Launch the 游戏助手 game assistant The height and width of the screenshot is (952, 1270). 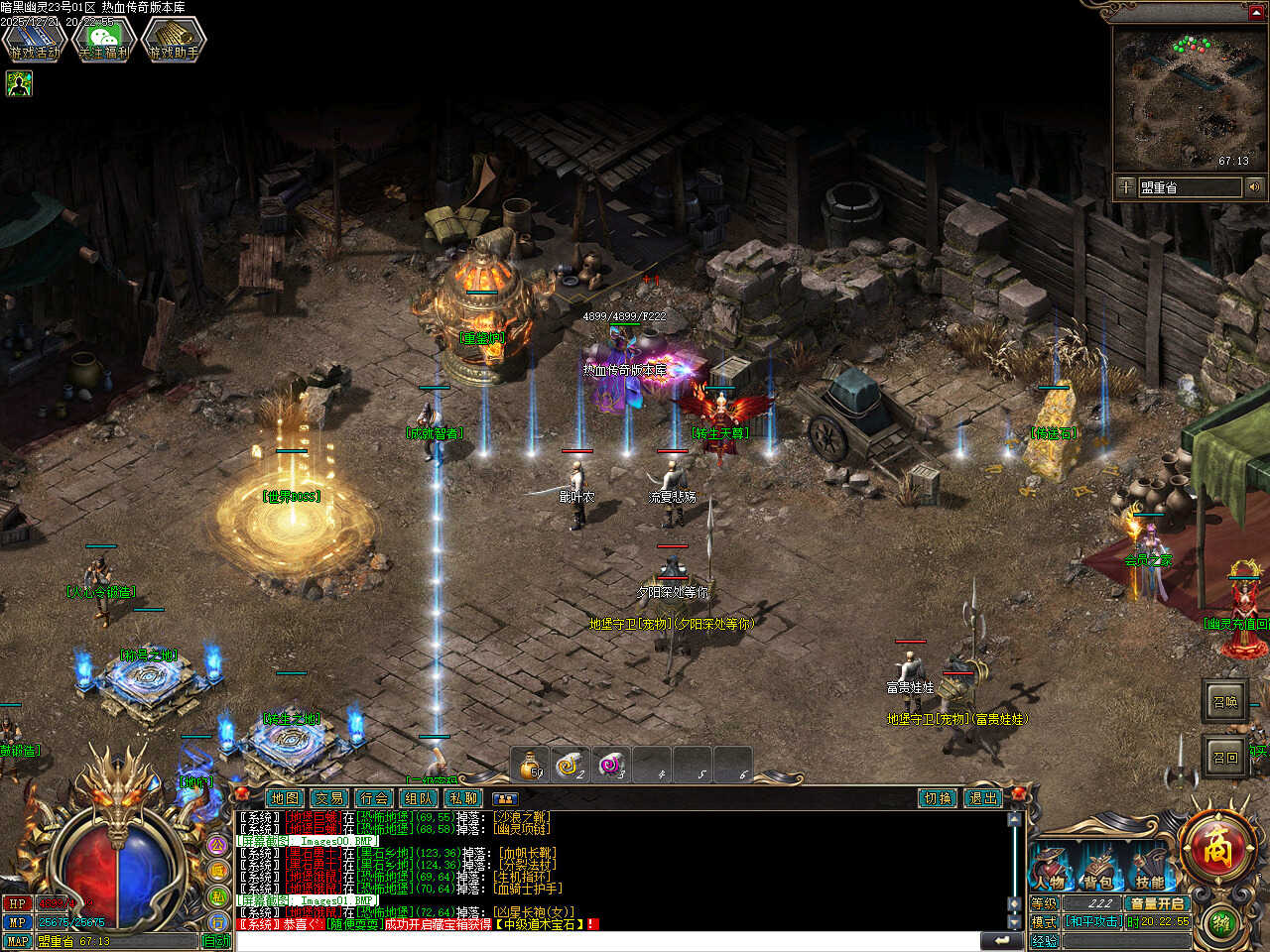pos(174,41)
